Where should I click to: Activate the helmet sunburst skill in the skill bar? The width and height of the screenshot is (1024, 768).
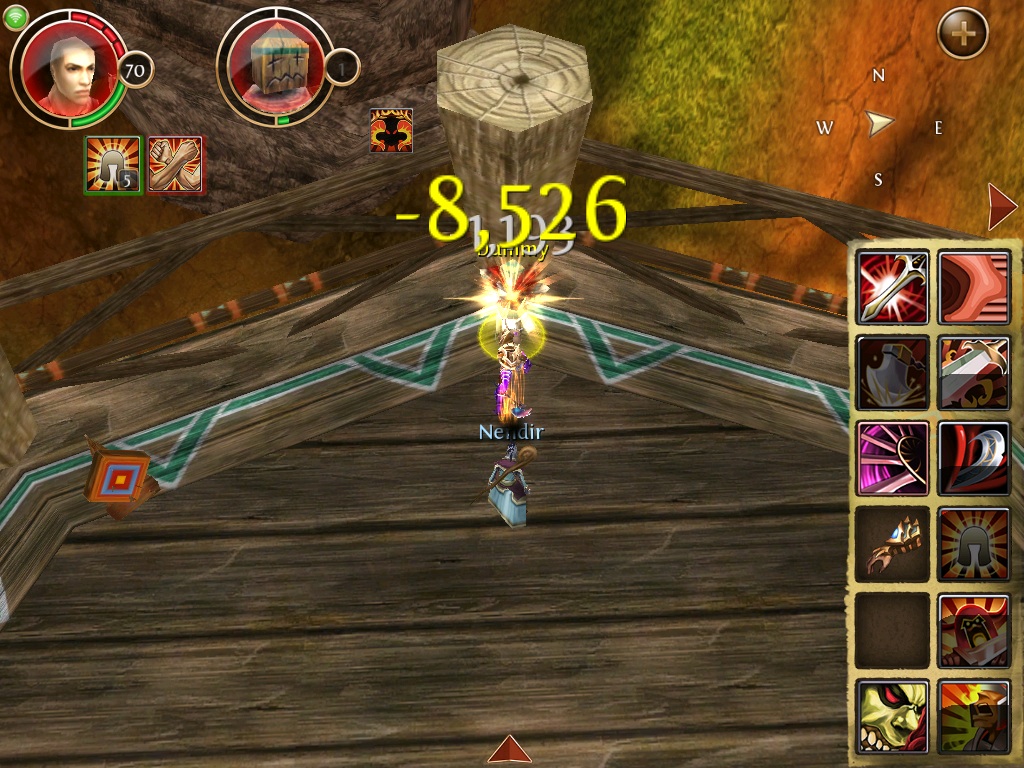[974, 544]
